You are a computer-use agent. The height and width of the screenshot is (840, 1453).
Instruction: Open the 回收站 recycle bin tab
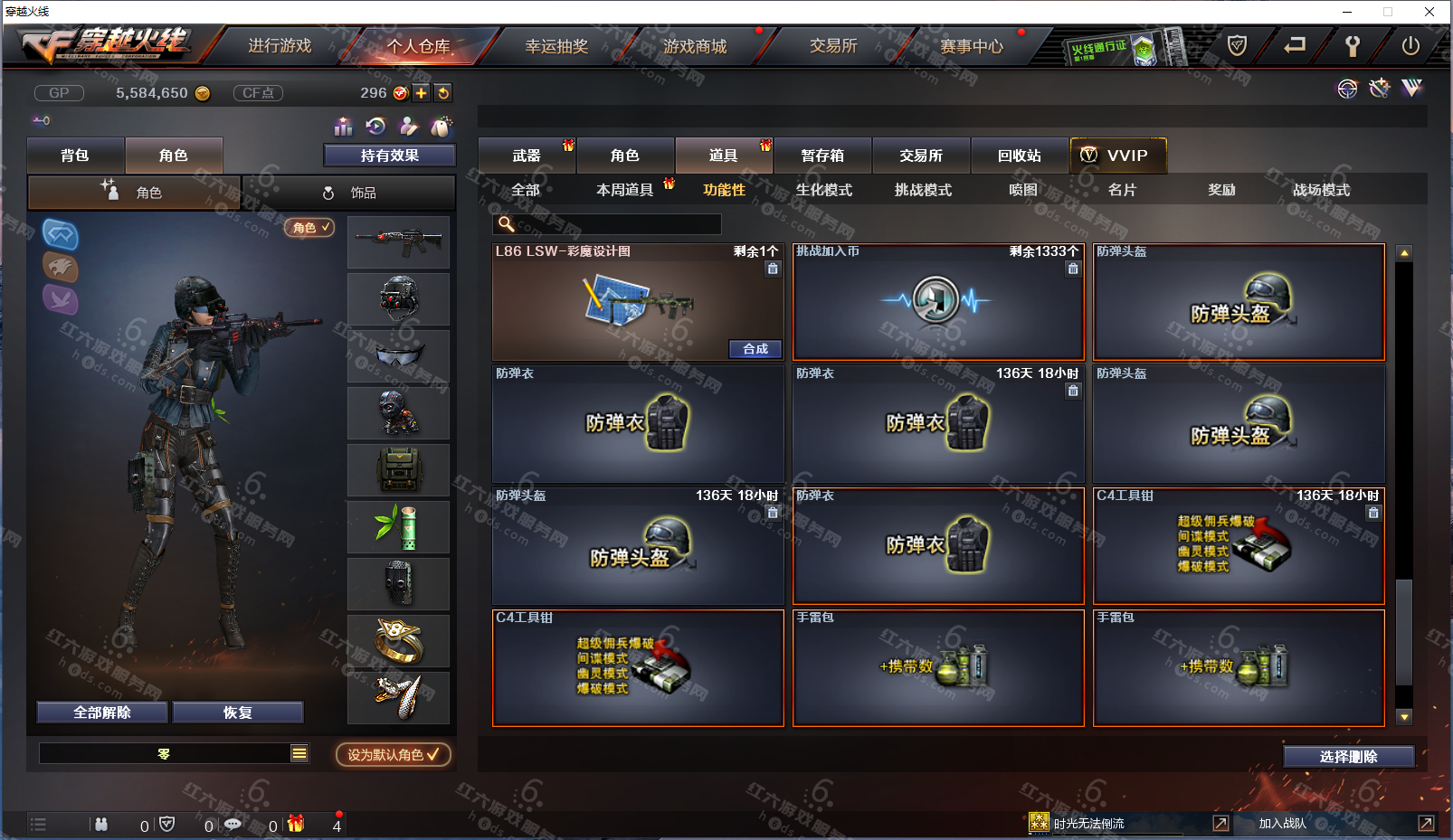coord(1020,156)
